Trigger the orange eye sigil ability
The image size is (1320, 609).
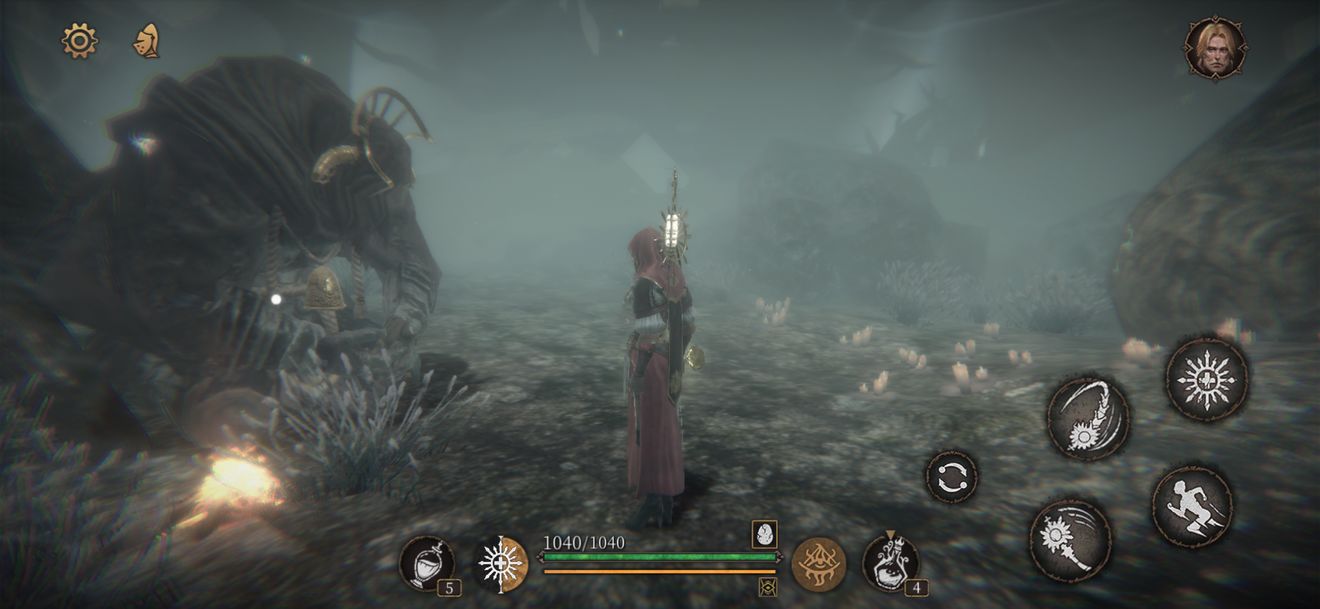tap(818, 564)
